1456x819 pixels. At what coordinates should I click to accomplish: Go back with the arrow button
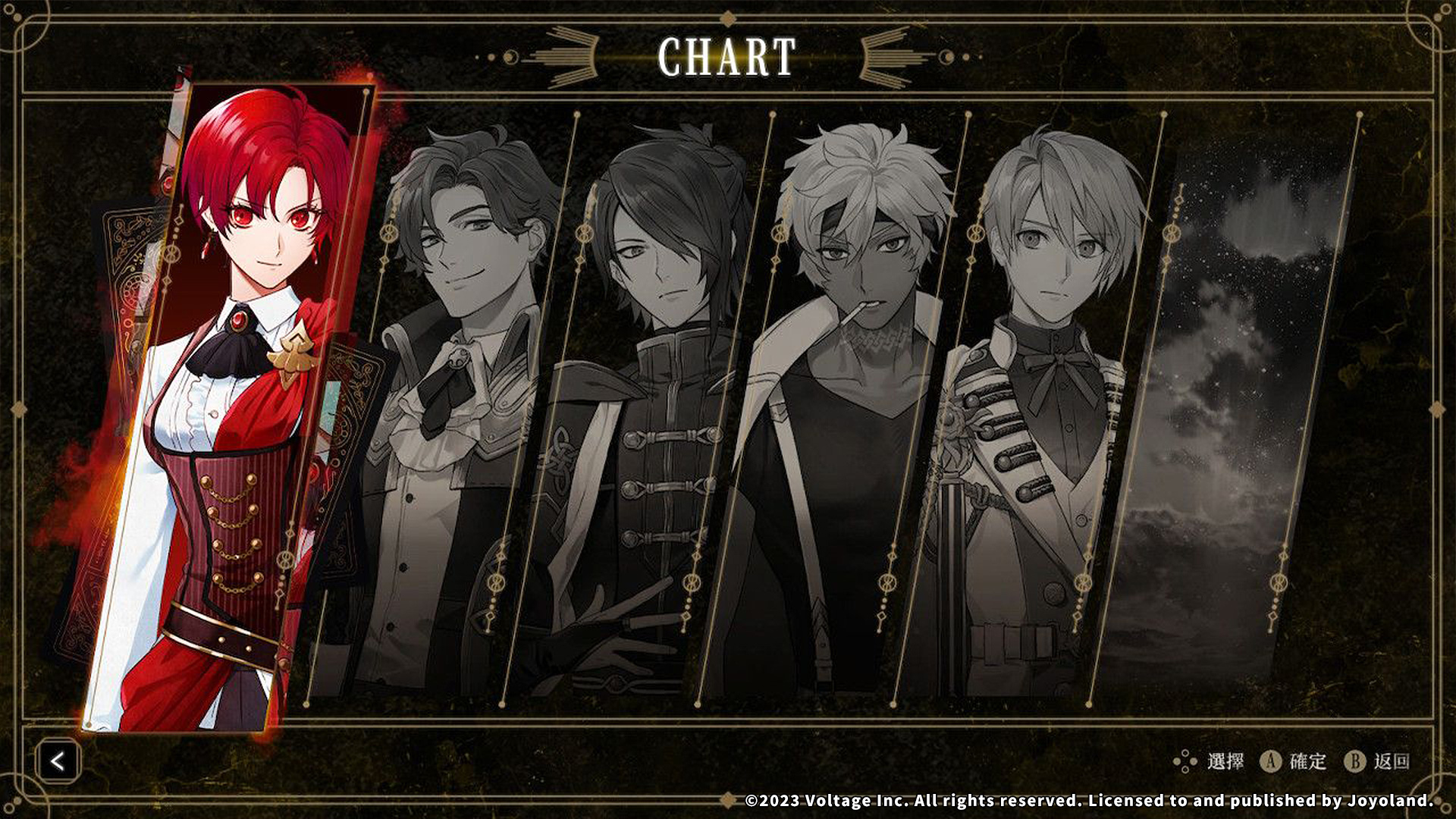tap(58, 761)
